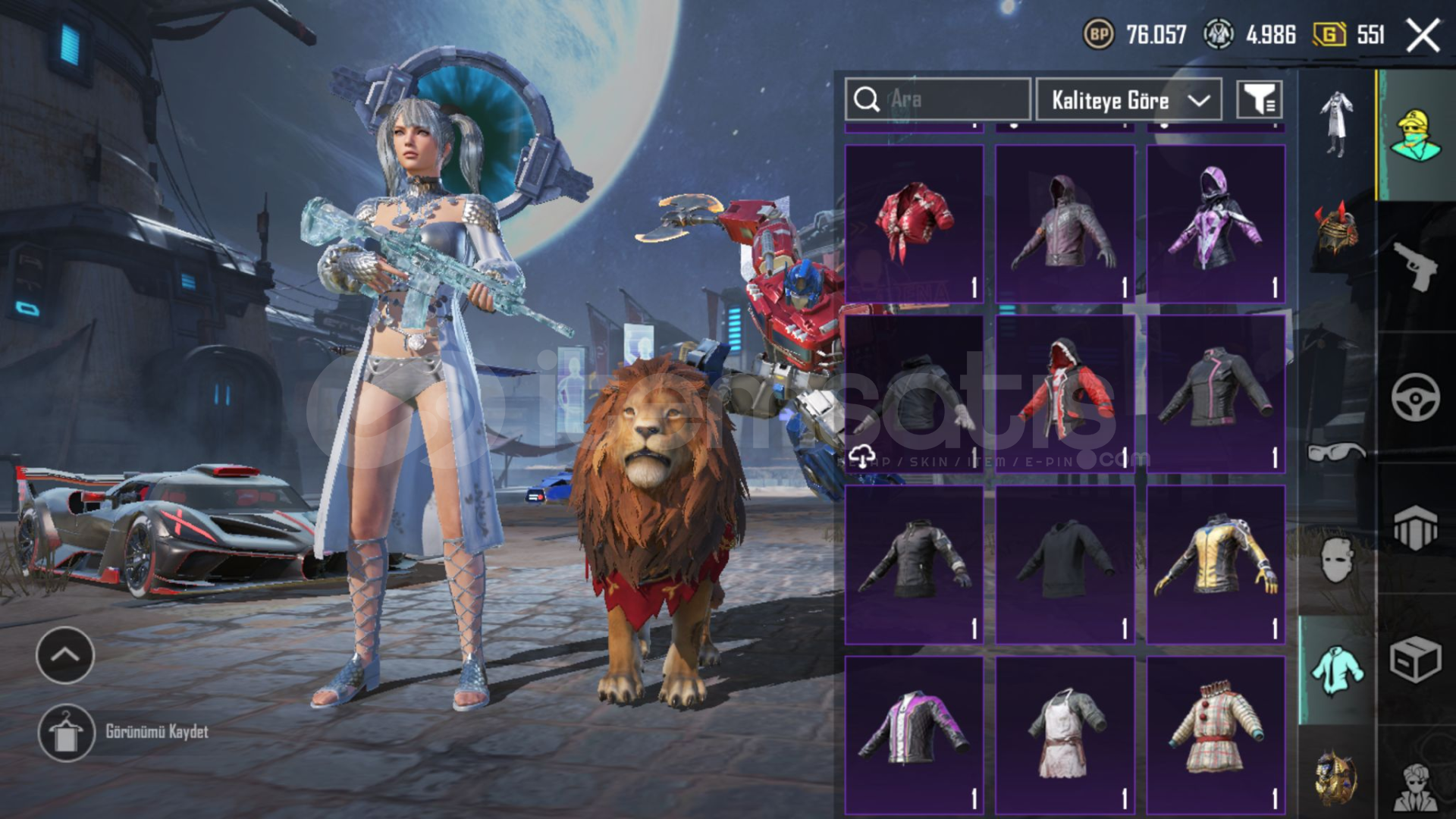
Task: Select the purple skull hoodie item
Action: tap(1216, 224)
